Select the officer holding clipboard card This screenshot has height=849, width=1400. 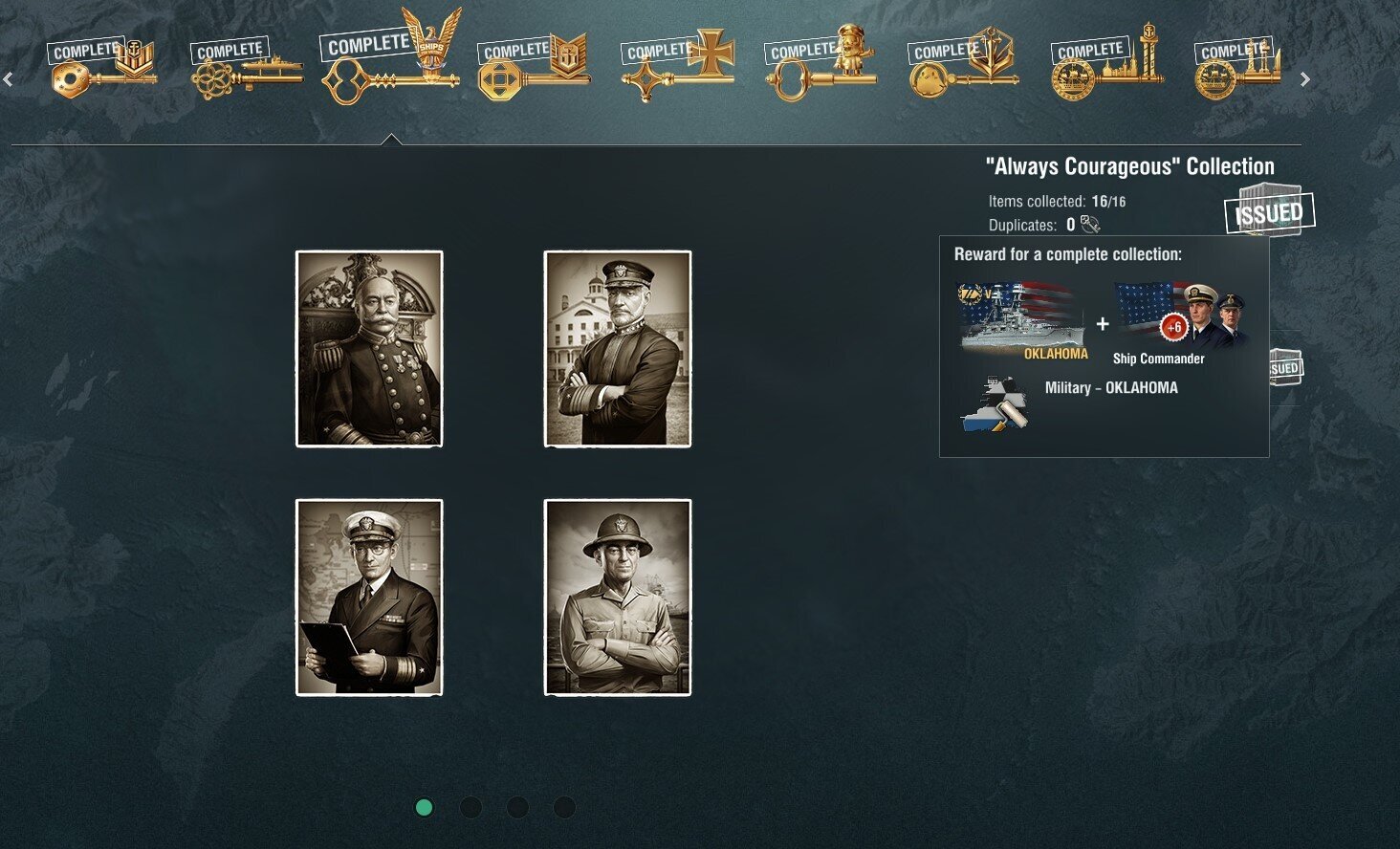pyautogui.click(x=369, y=598)
